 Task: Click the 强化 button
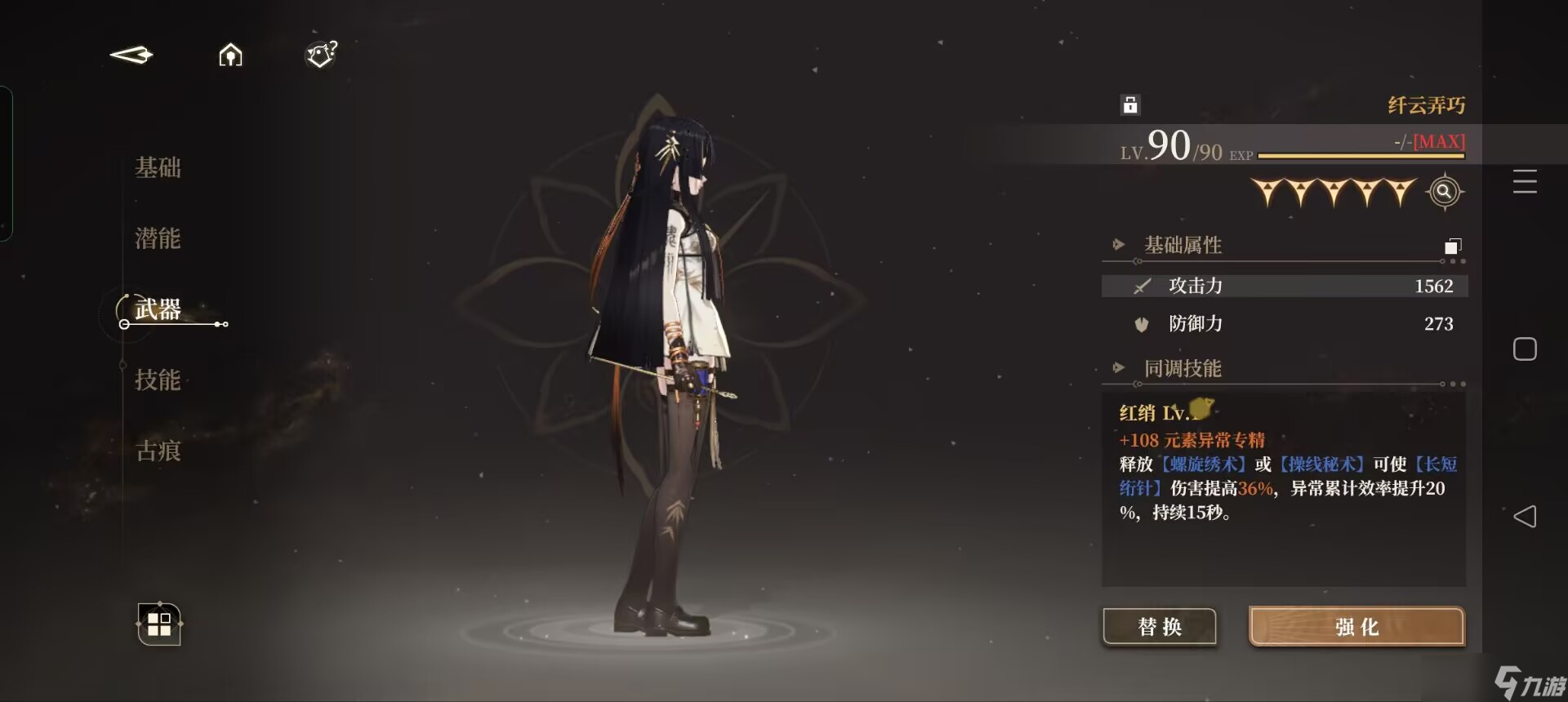click(1356, 627)
